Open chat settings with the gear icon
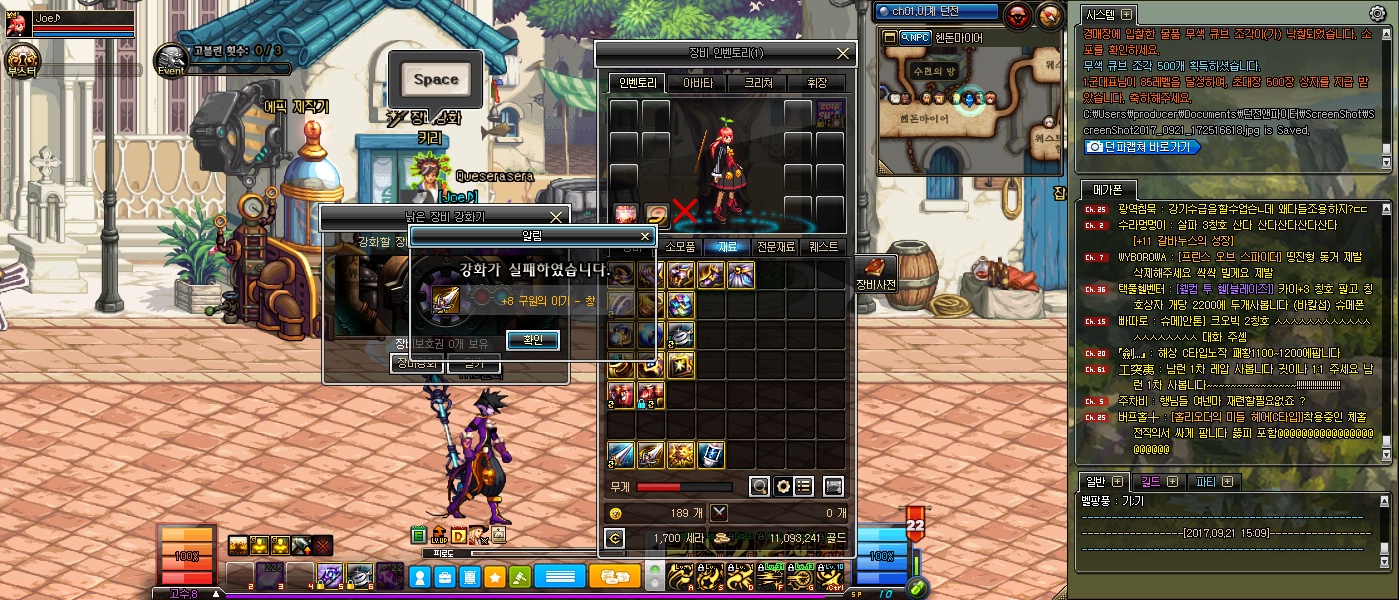The image size is (1399, 600). click(1377, 13)
